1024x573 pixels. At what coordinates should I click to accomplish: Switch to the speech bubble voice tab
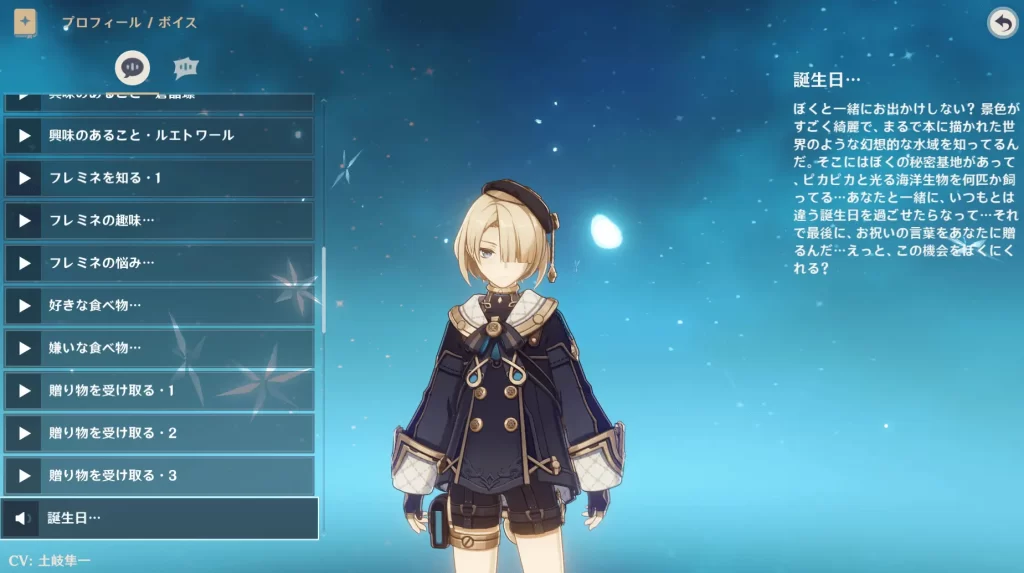tap(132, 67)
